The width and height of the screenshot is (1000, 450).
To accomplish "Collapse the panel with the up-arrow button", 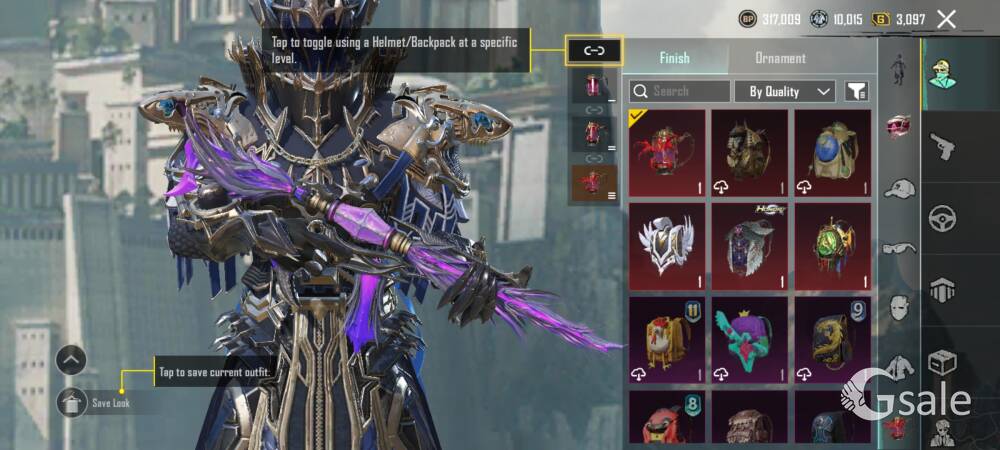I will tap(71, 360).
